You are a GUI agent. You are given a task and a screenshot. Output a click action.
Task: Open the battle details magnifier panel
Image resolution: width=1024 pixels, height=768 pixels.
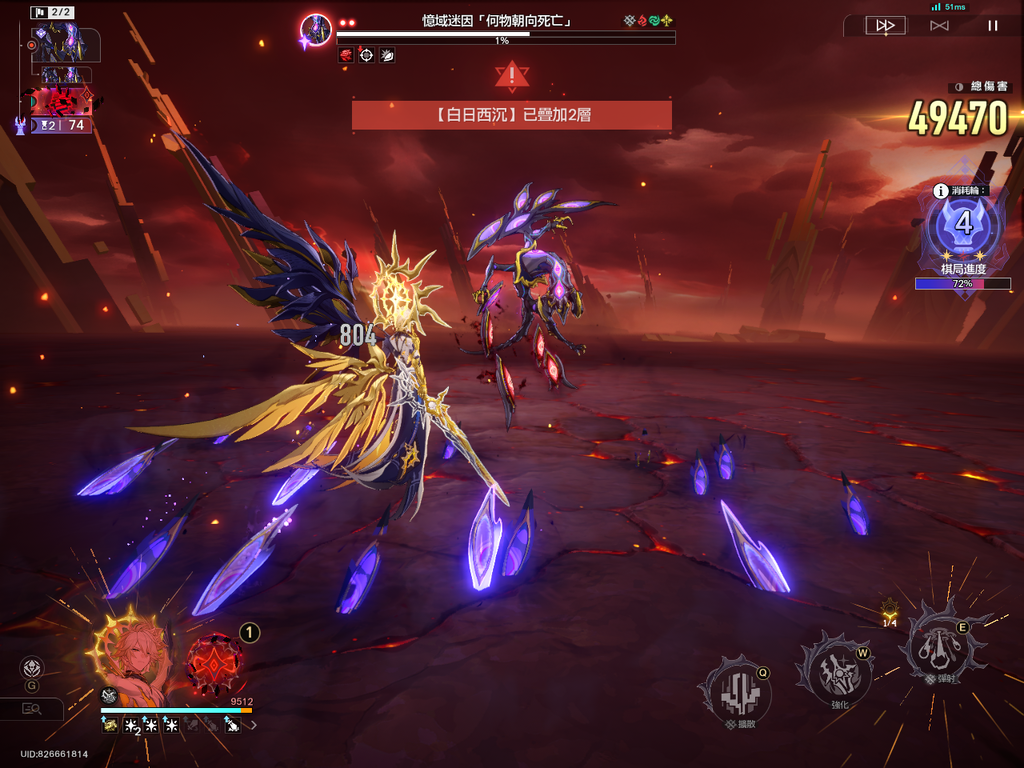point(32,709)
